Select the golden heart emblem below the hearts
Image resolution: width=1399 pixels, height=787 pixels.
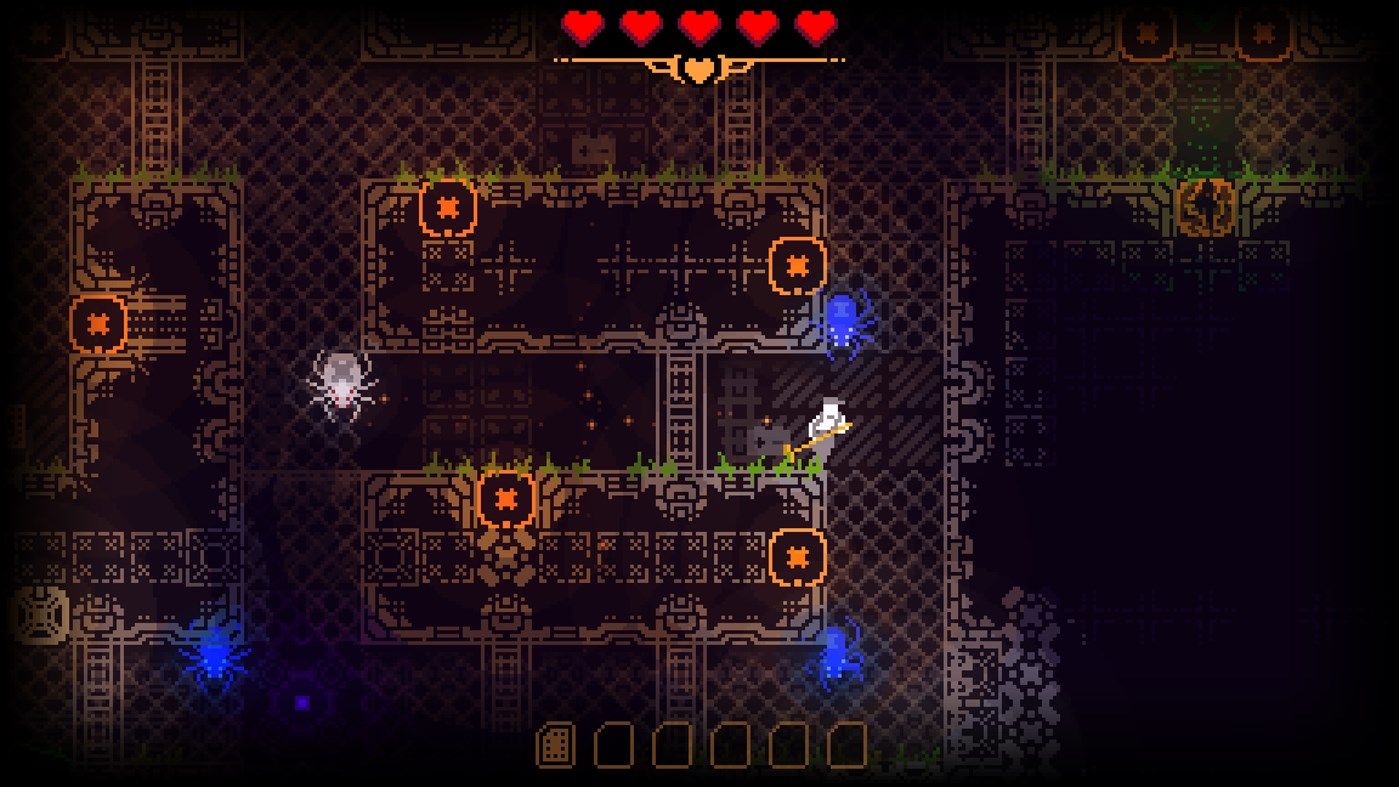click(699, 68)
